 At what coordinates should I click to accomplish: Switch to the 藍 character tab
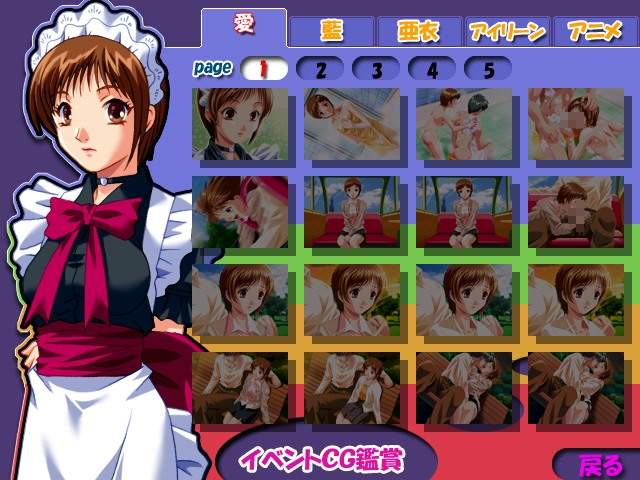[x=331, y=31]
